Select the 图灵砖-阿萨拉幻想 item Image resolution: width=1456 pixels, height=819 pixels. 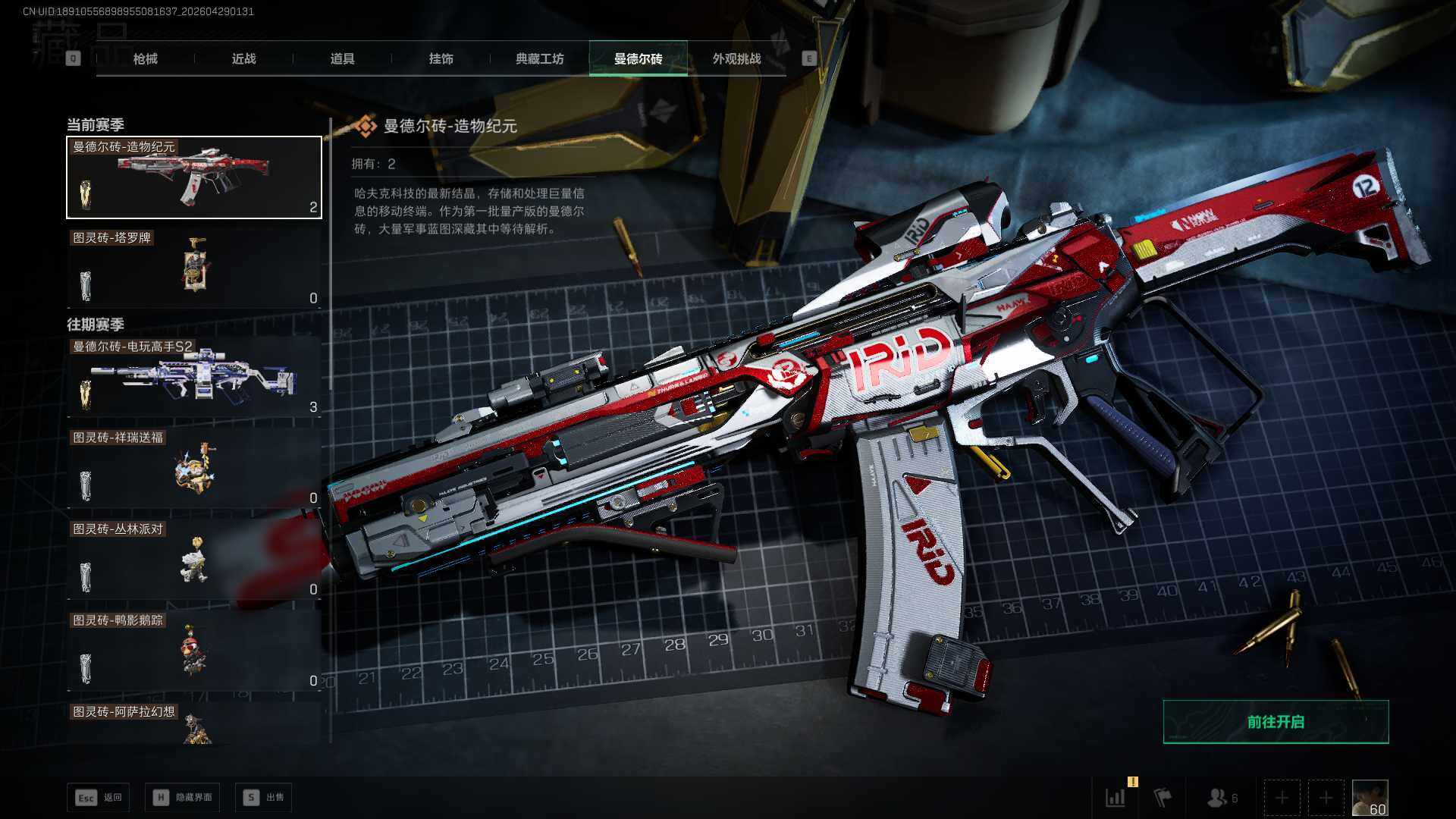[194, 724]
